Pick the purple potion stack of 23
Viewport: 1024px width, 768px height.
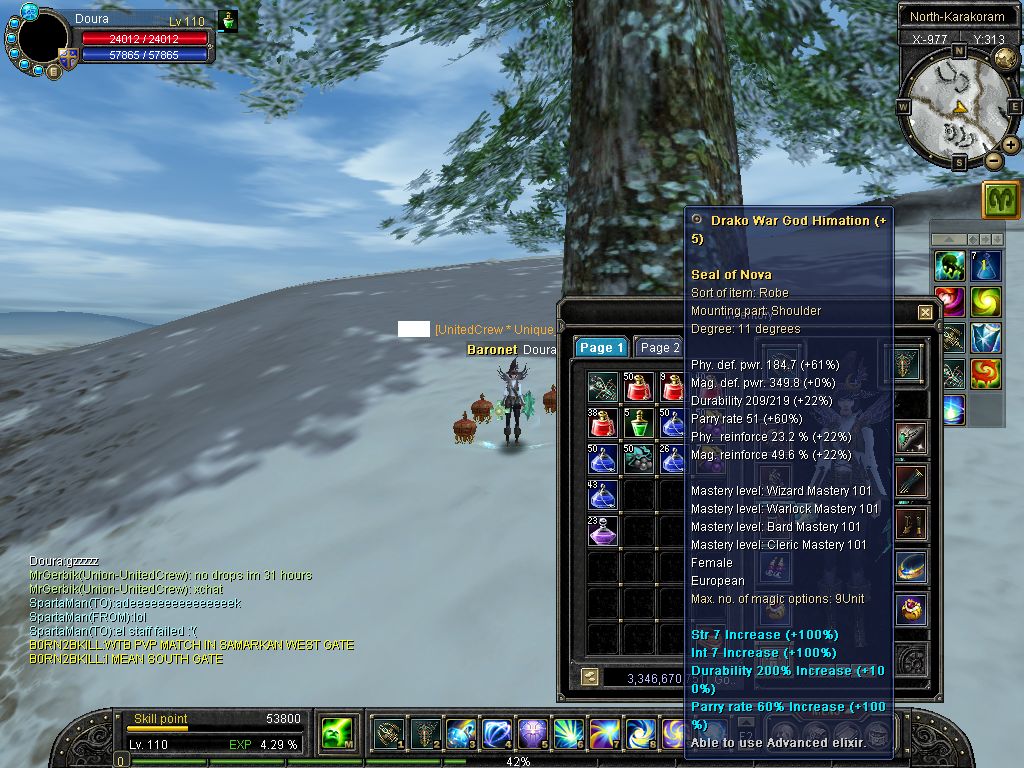point(603,531)
